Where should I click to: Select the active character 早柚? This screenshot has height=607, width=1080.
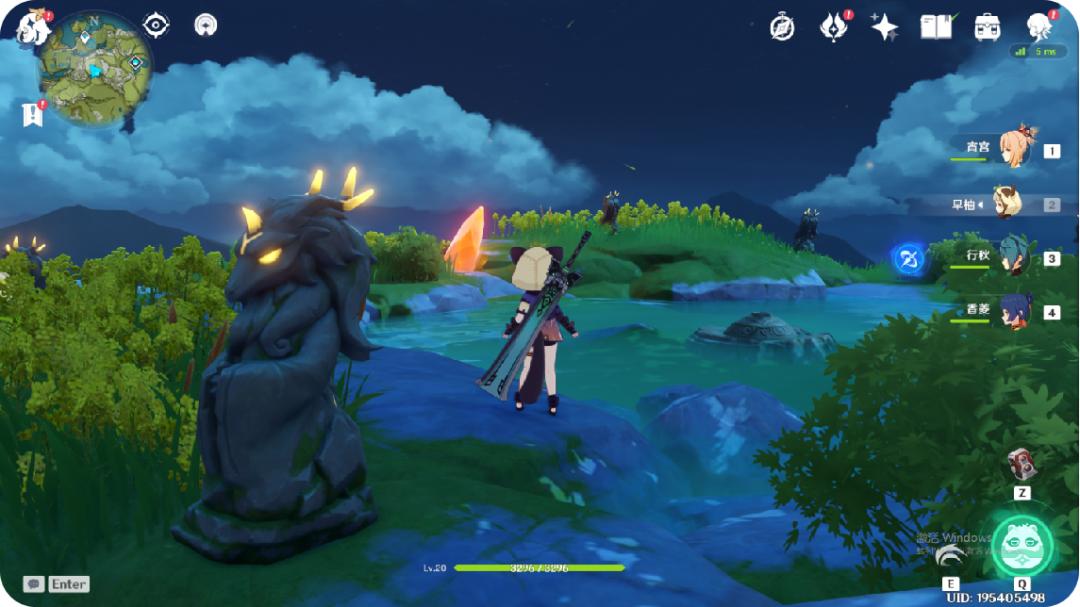click(x=1008, y=204)
